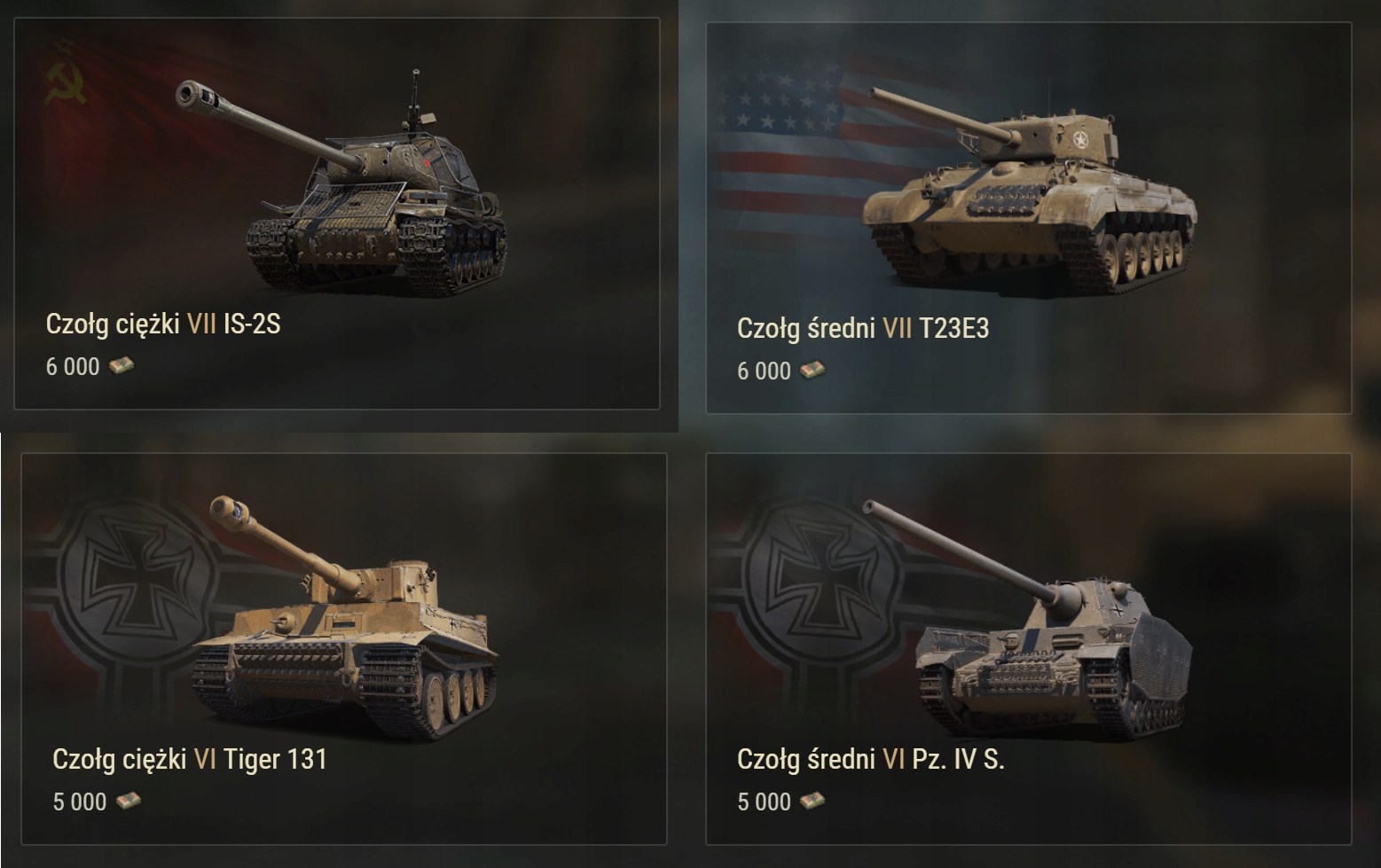Choose the T23E3 medium tank card

pos(1028,218)
